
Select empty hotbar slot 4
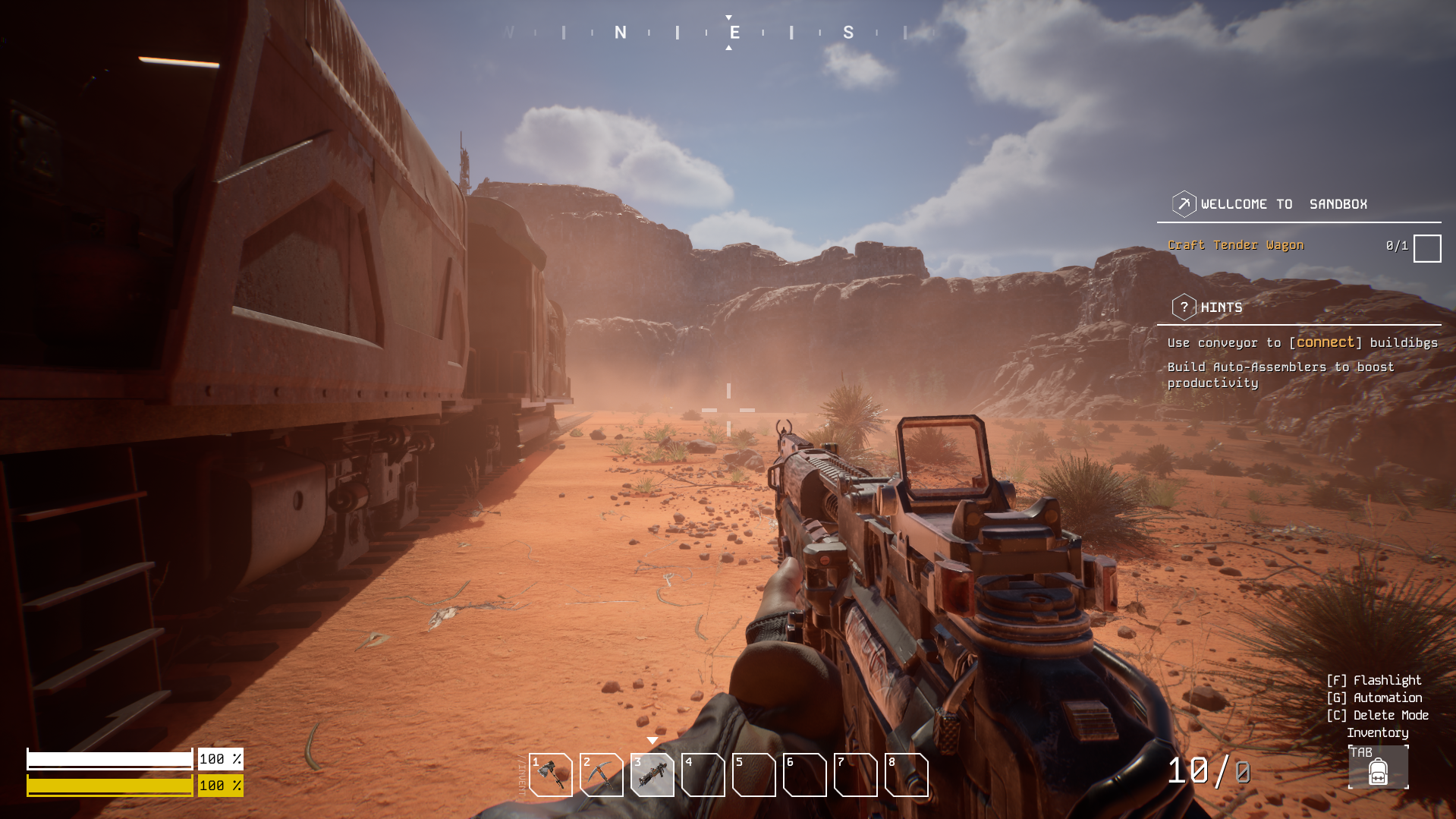(703, 774)
